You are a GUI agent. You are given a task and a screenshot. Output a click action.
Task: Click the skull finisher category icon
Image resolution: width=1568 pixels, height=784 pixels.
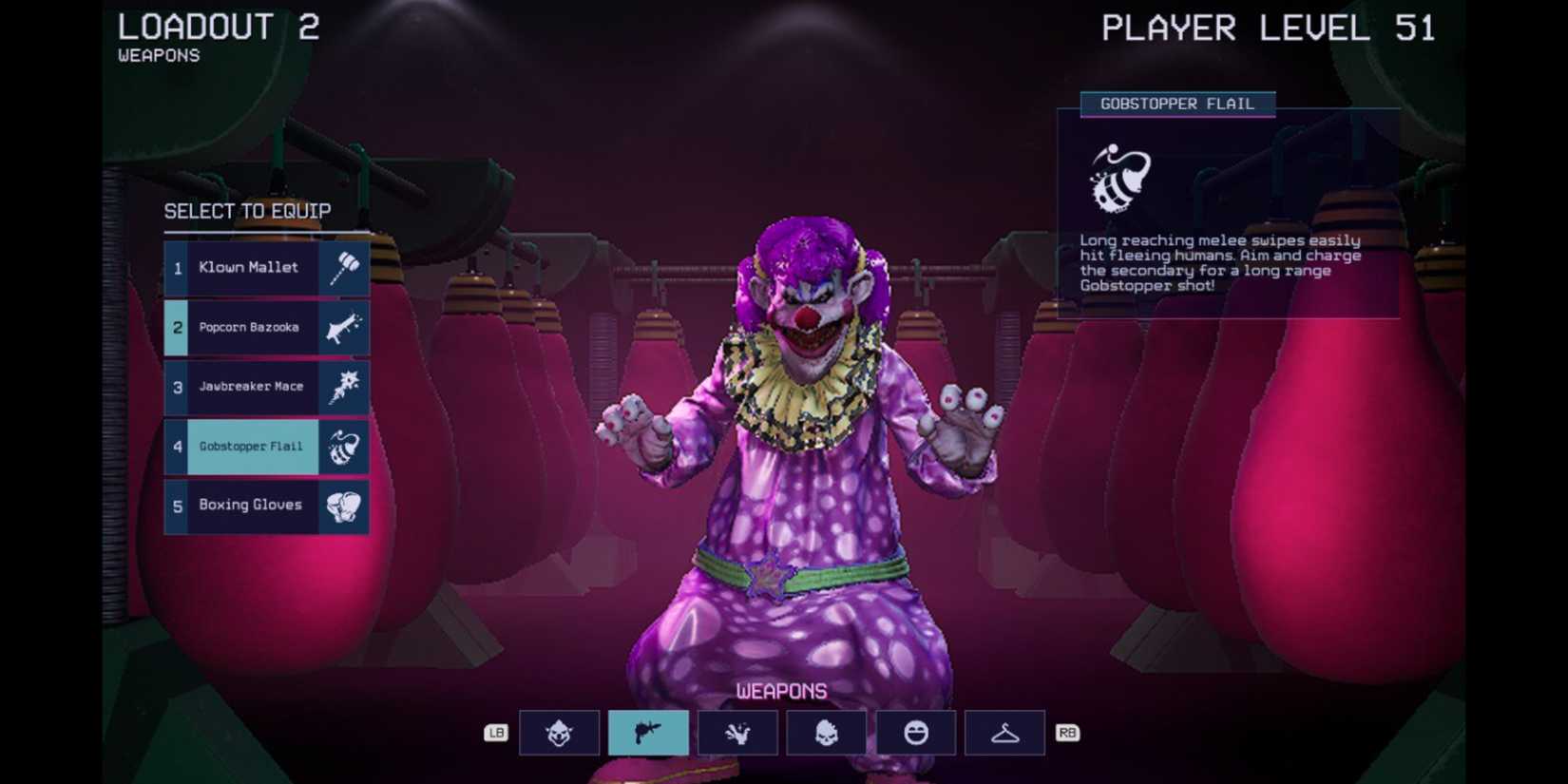pyautogui.click(x=826, y=733)
